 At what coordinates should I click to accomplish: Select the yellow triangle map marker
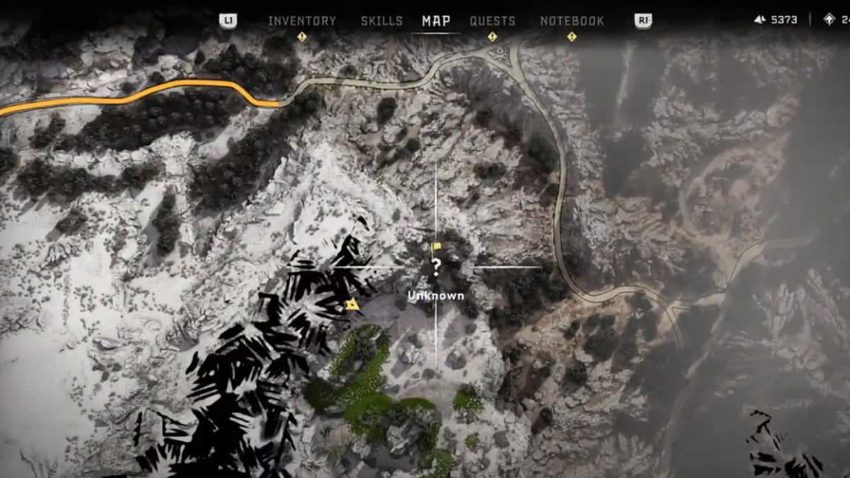(351, 303)
